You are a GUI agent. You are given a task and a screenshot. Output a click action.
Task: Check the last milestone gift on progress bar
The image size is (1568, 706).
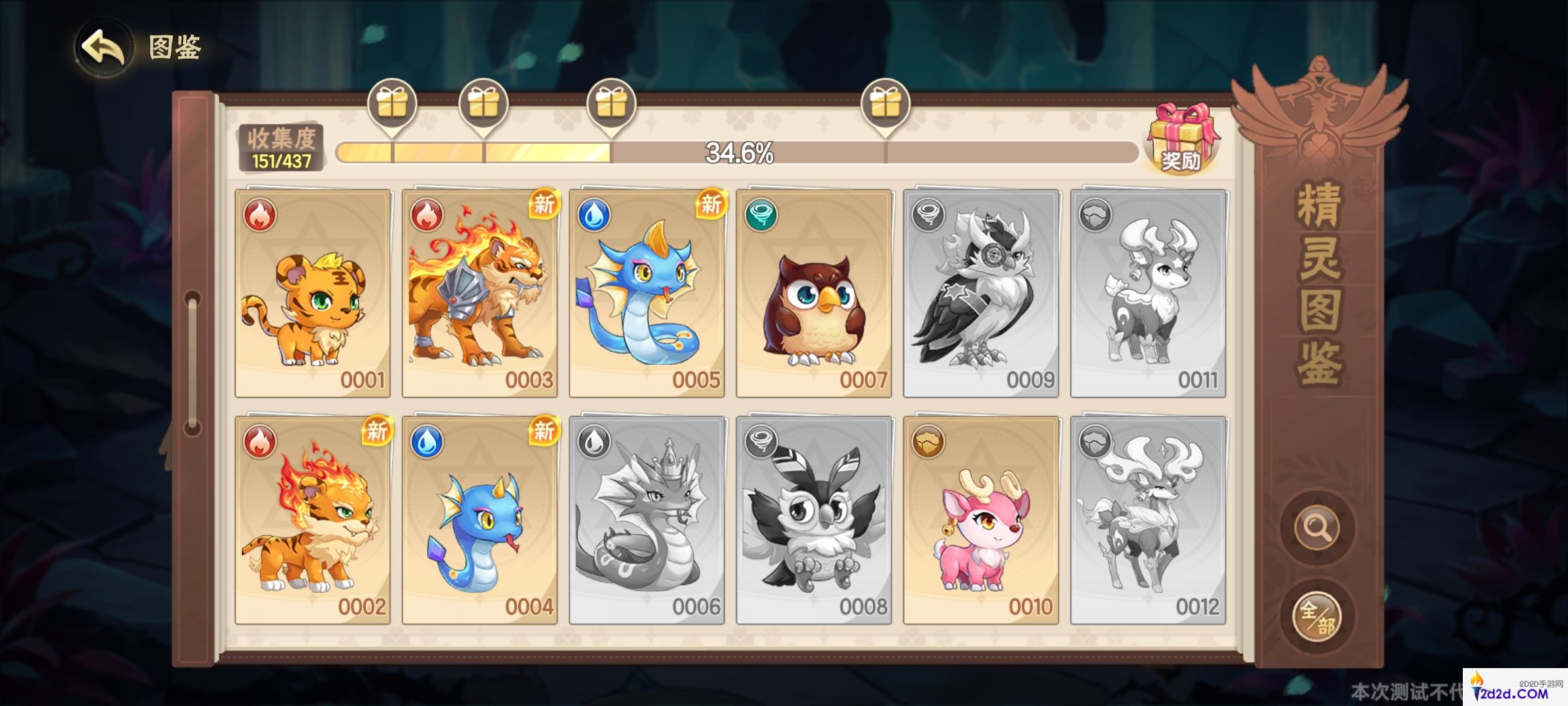click(x=885, y=105)
